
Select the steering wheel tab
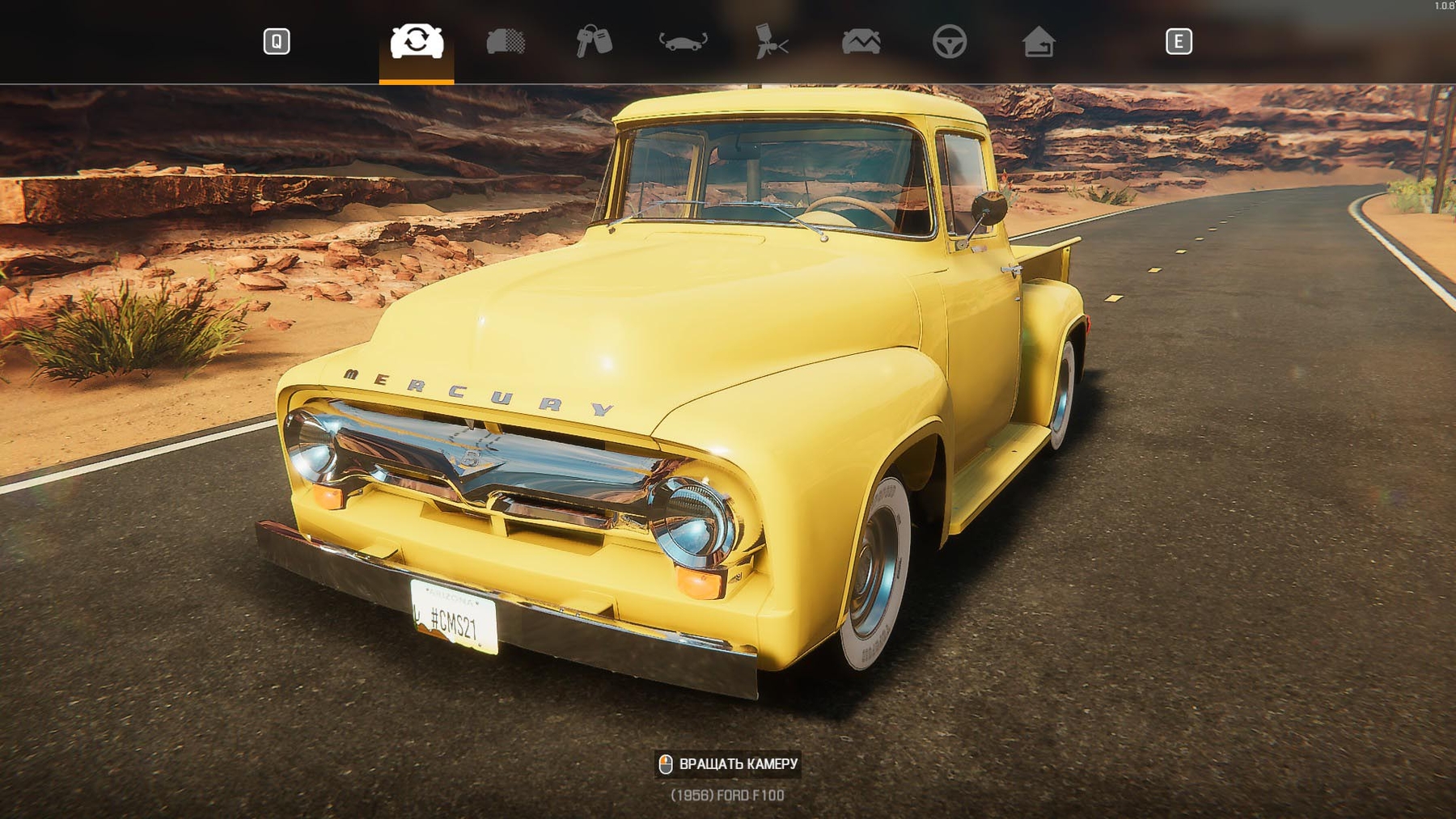[x=950, y=41]
